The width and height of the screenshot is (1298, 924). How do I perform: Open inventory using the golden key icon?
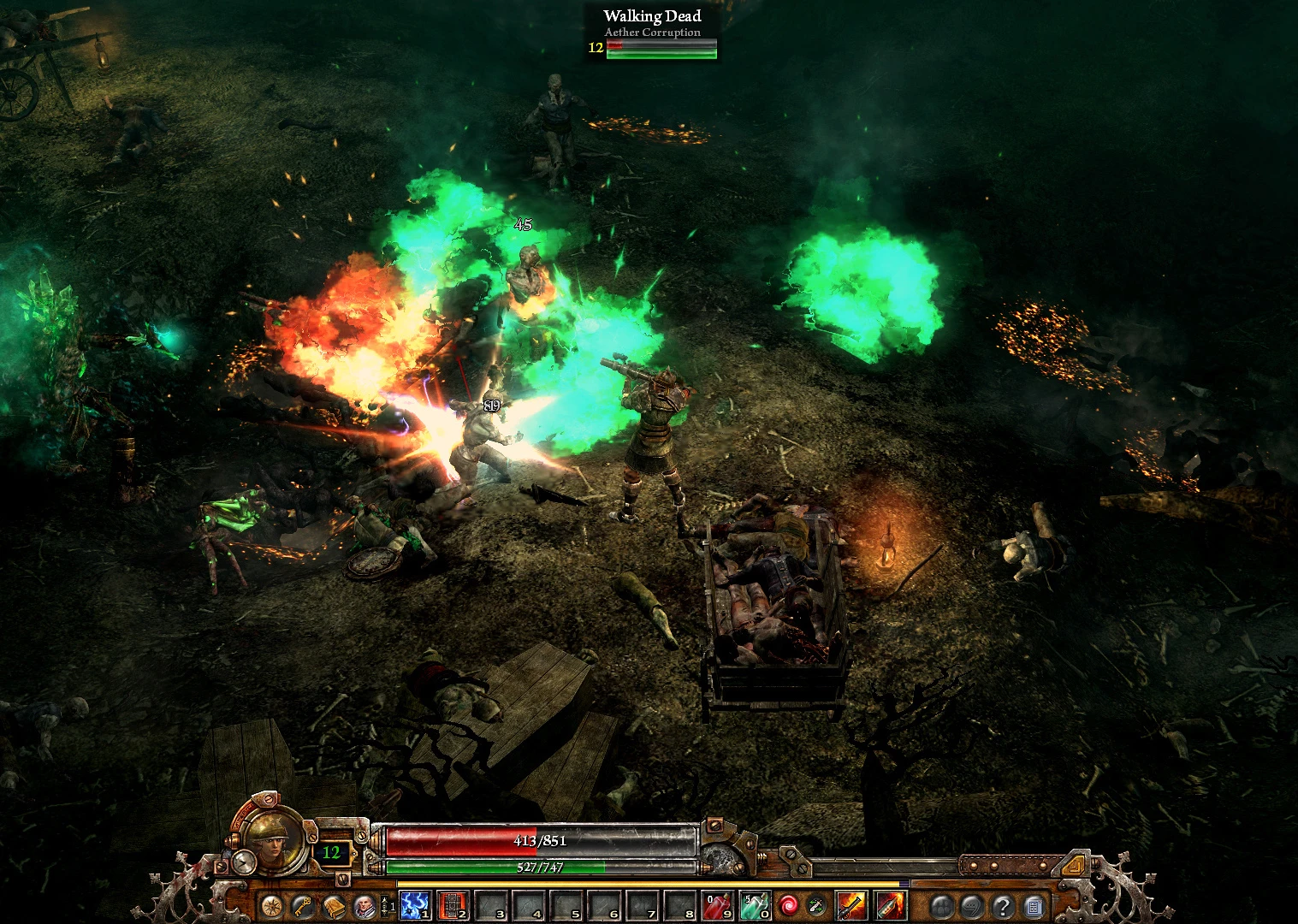tap(304, 905)
